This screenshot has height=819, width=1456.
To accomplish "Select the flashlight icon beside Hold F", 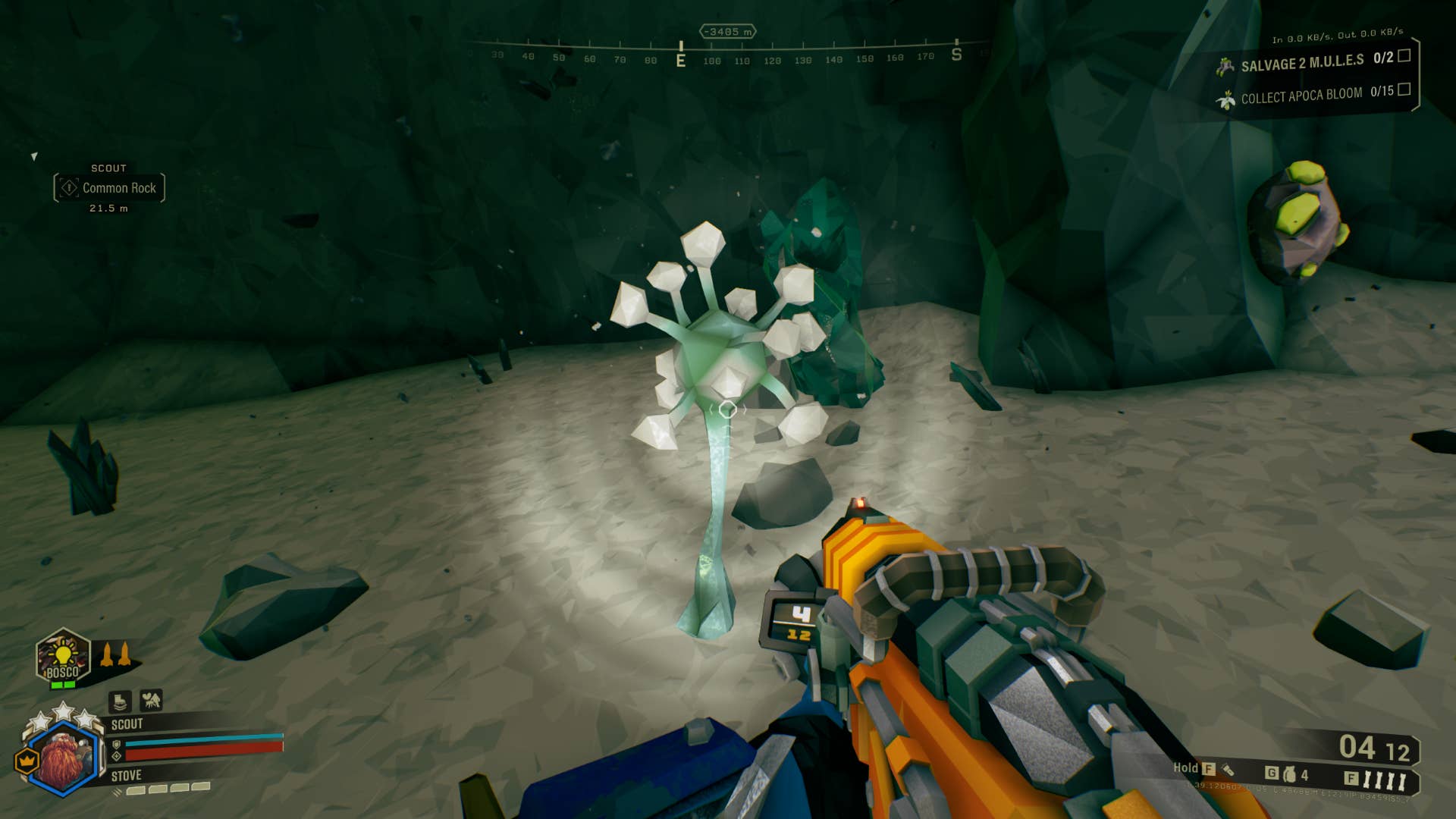I will coord(1228,770).
